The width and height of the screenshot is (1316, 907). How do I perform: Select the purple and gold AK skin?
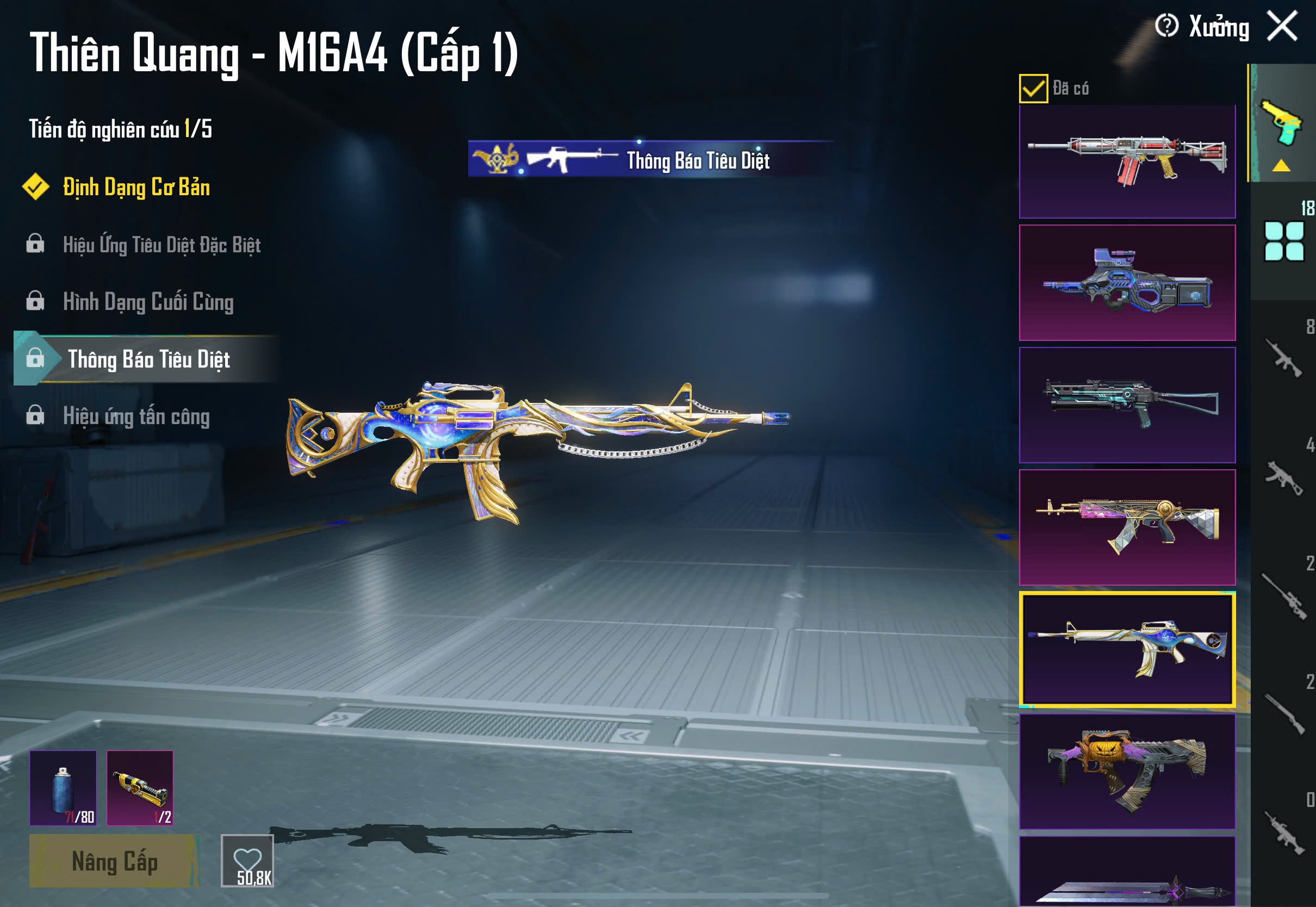tap(1127, 527)
